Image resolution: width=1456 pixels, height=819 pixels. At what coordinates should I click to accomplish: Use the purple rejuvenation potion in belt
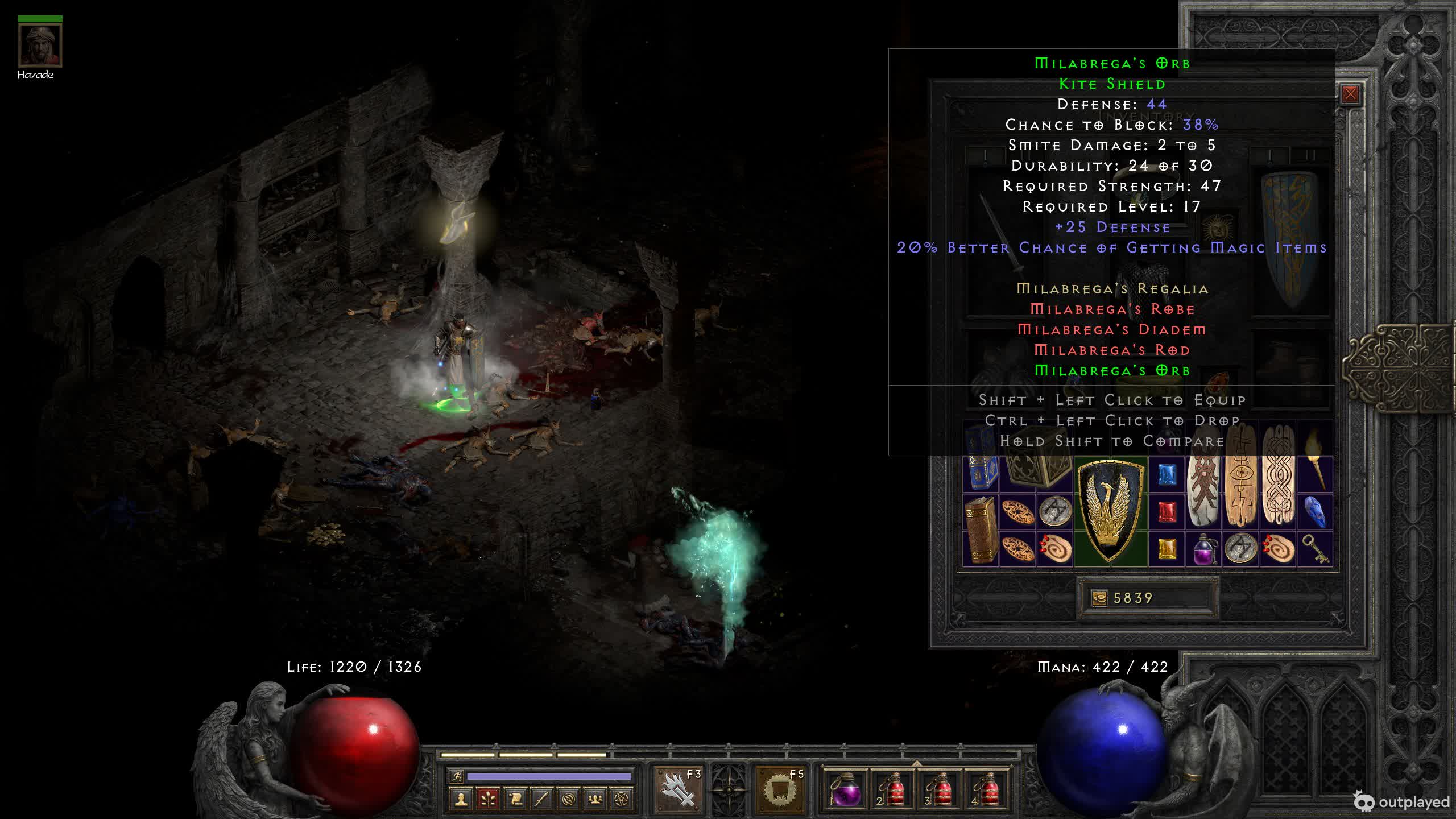coord(845,790)
